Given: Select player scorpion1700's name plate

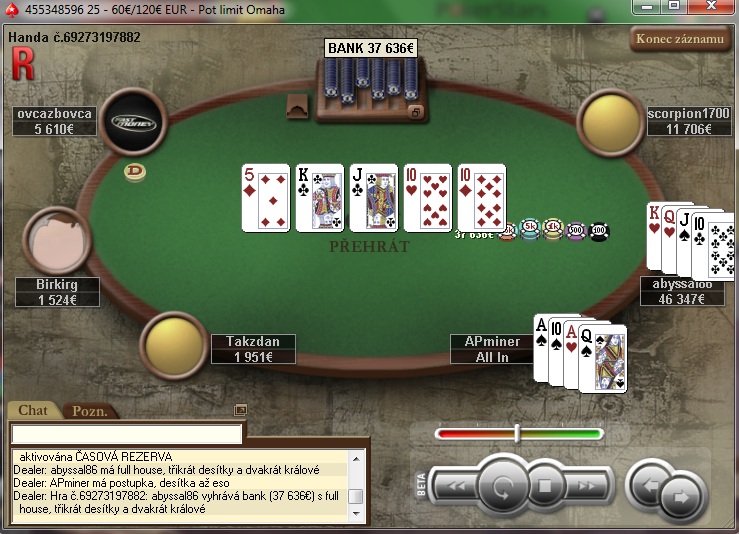Looking at the screenshot, I should tap(689, 121).
